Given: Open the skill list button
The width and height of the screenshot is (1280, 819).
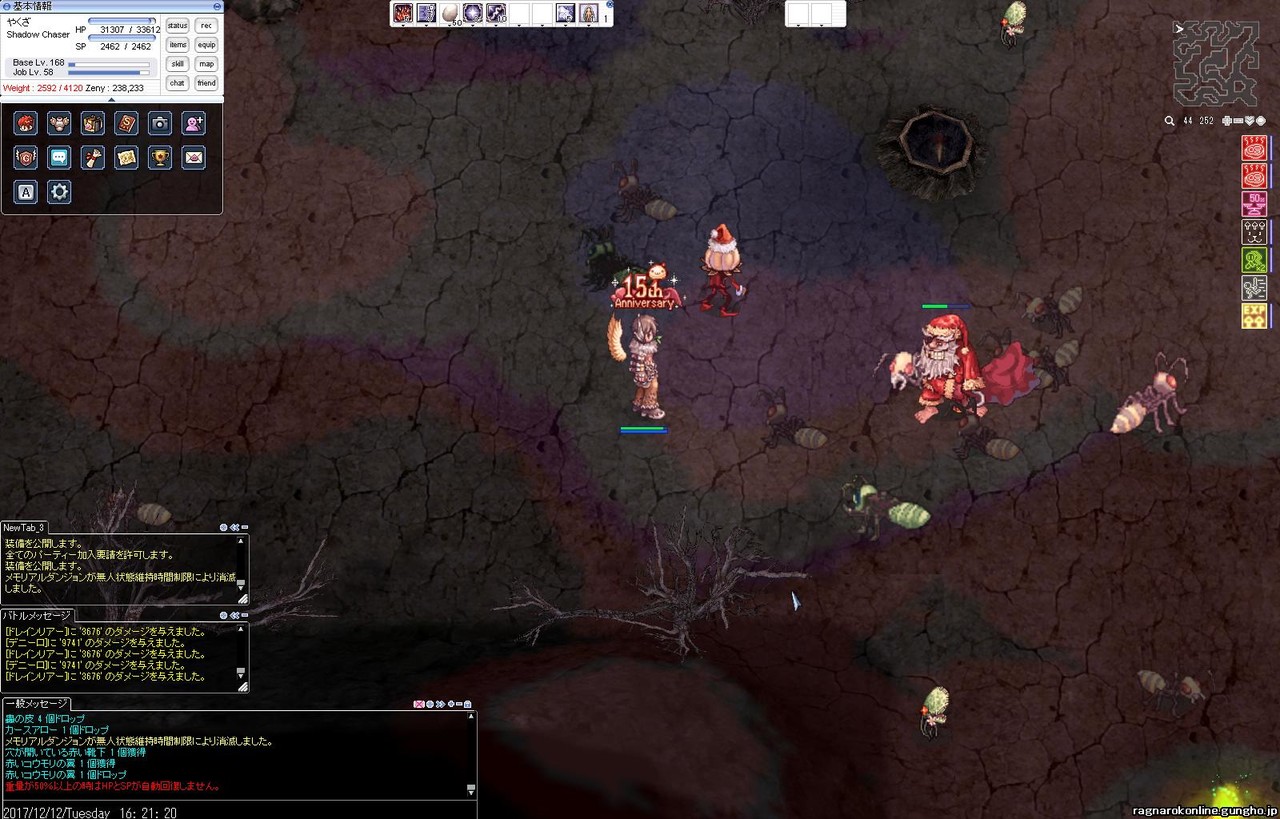Looking at the screenshot, I should click(177, 64).
